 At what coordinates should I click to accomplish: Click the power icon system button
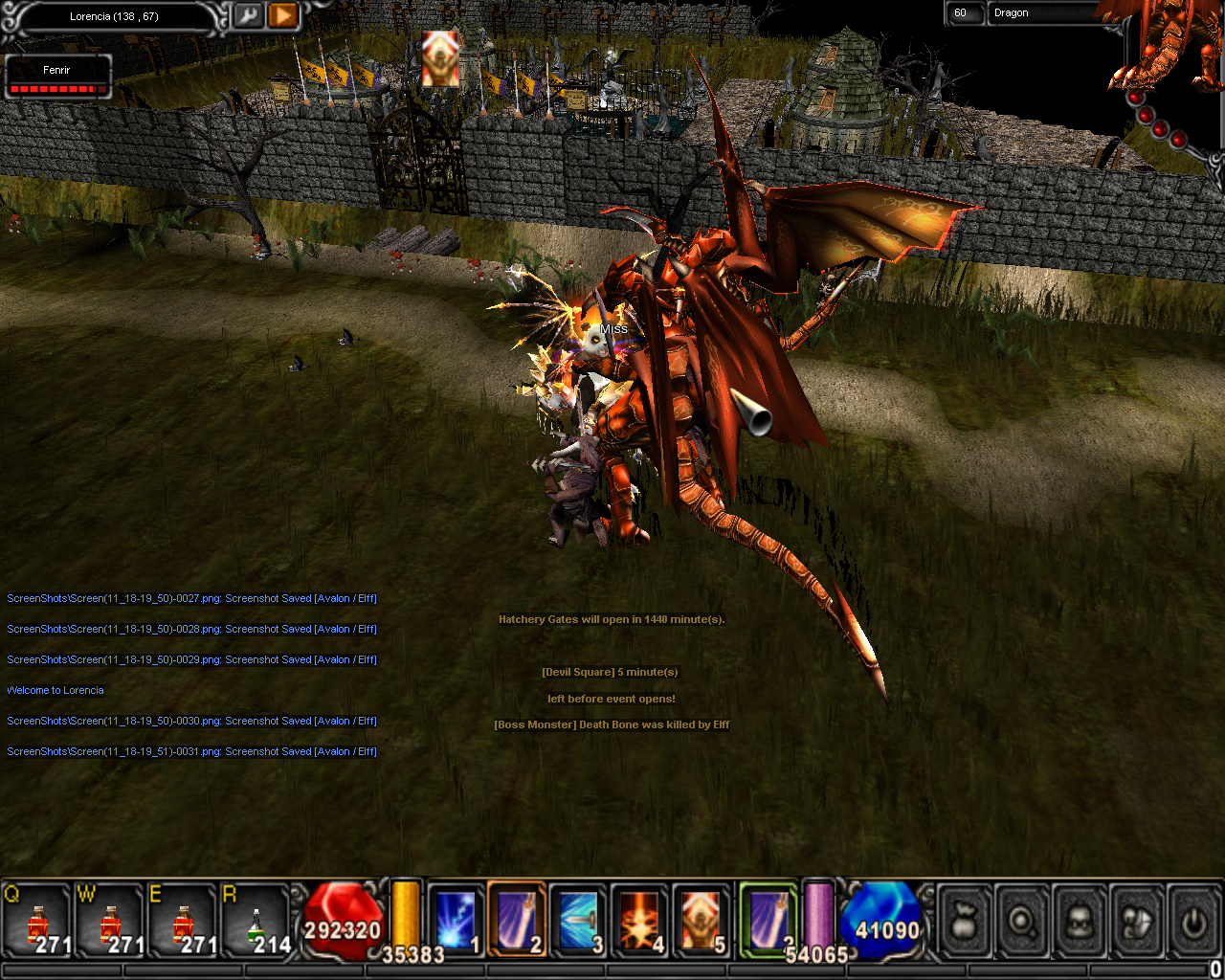tap(1192, 922)
